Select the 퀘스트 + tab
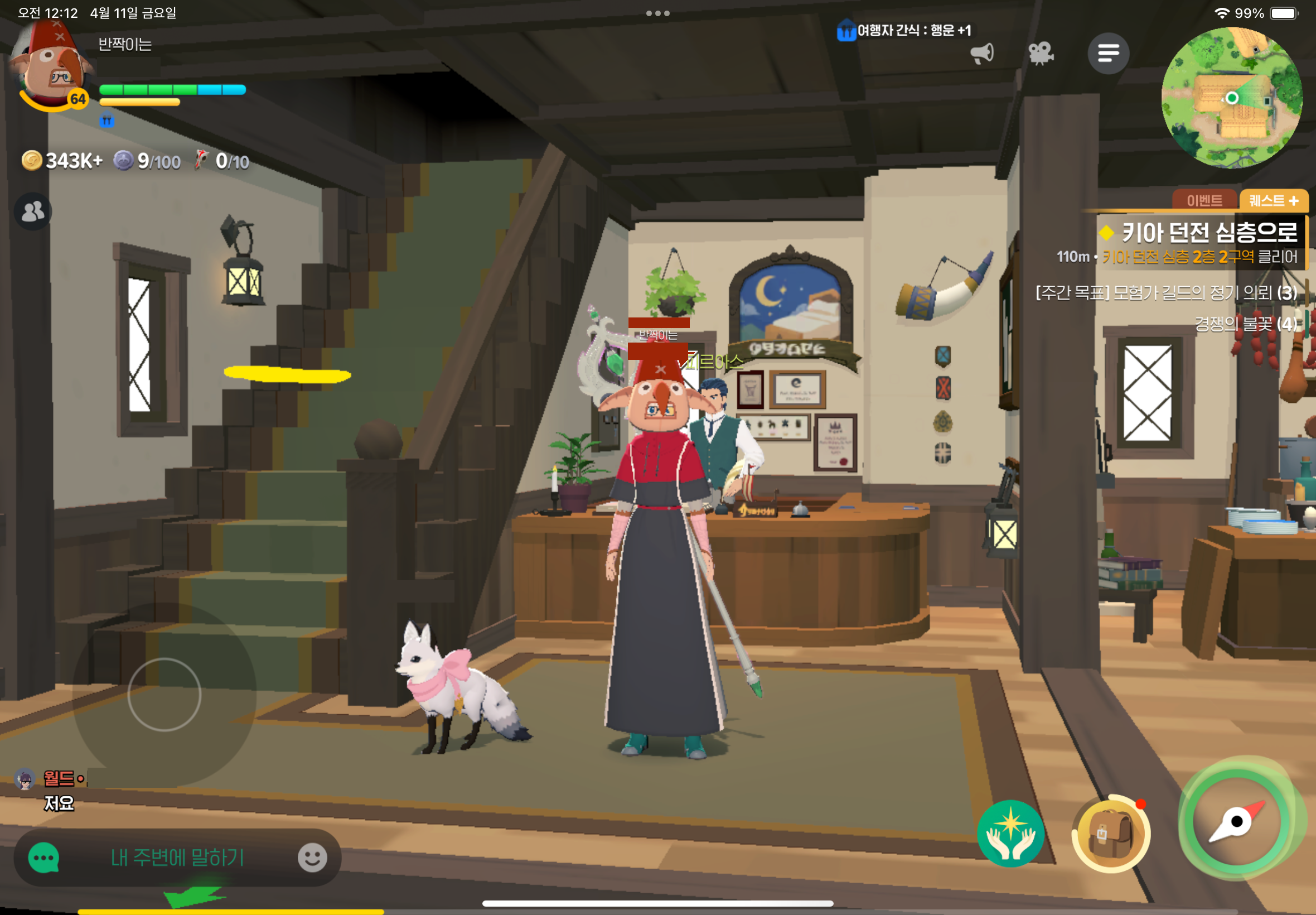This screenshot has height=915, width=1316. tap(1273, 201)
